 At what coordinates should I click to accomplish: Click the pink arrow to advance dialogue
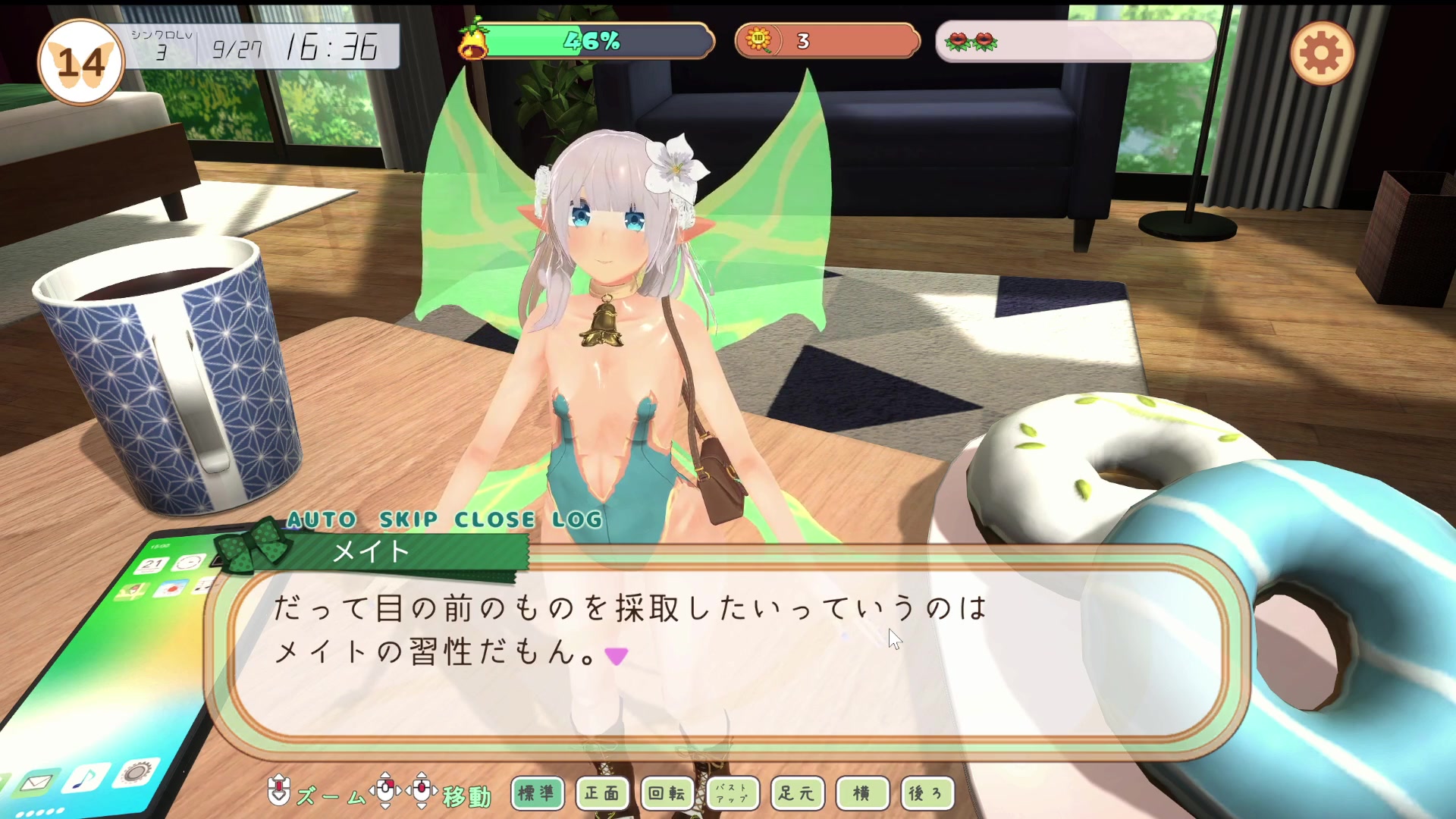click(x=617, y=657)
